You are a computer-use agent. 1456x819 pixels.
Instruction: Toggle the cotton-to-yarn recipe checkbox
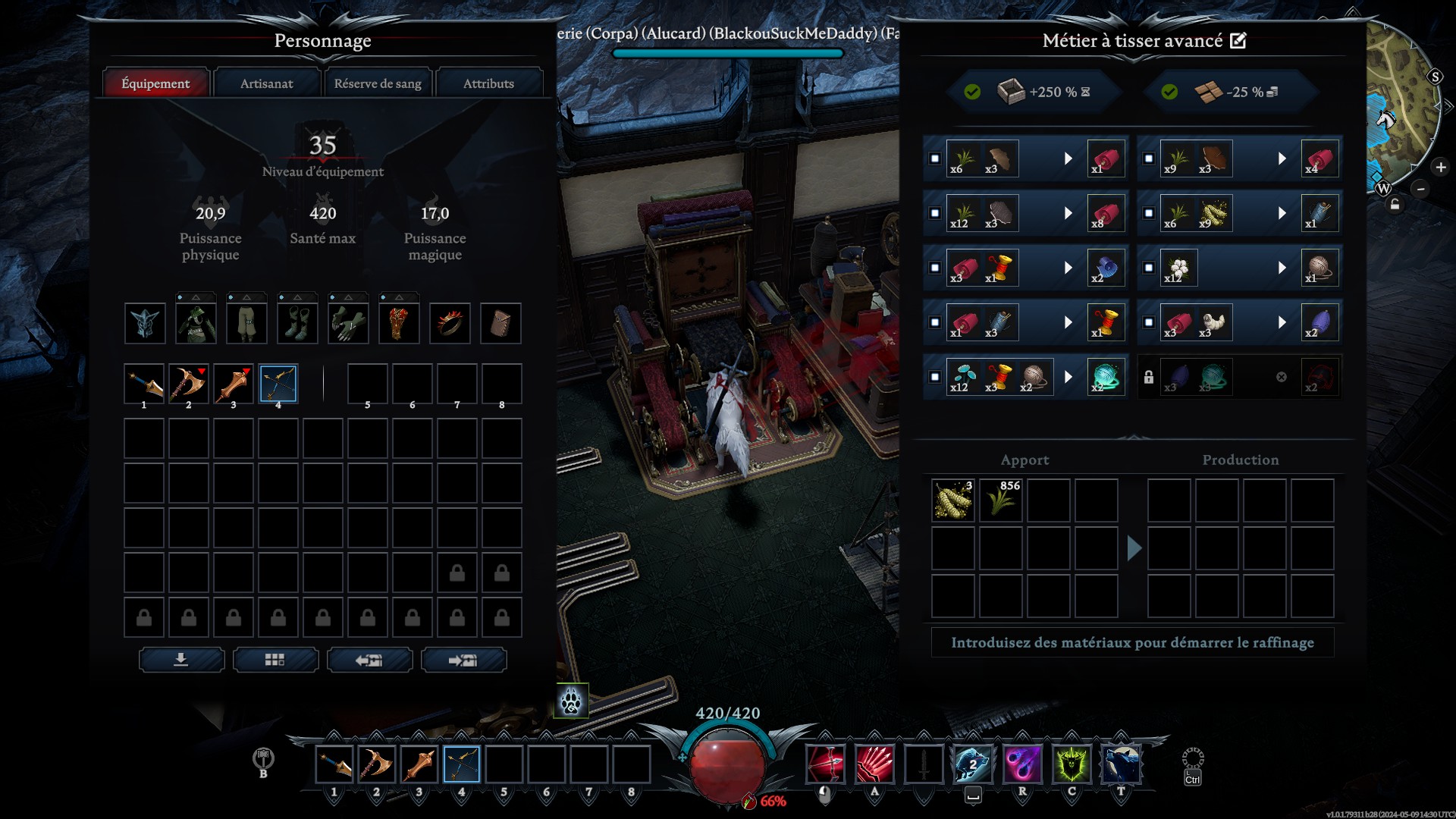point(1149,268)
